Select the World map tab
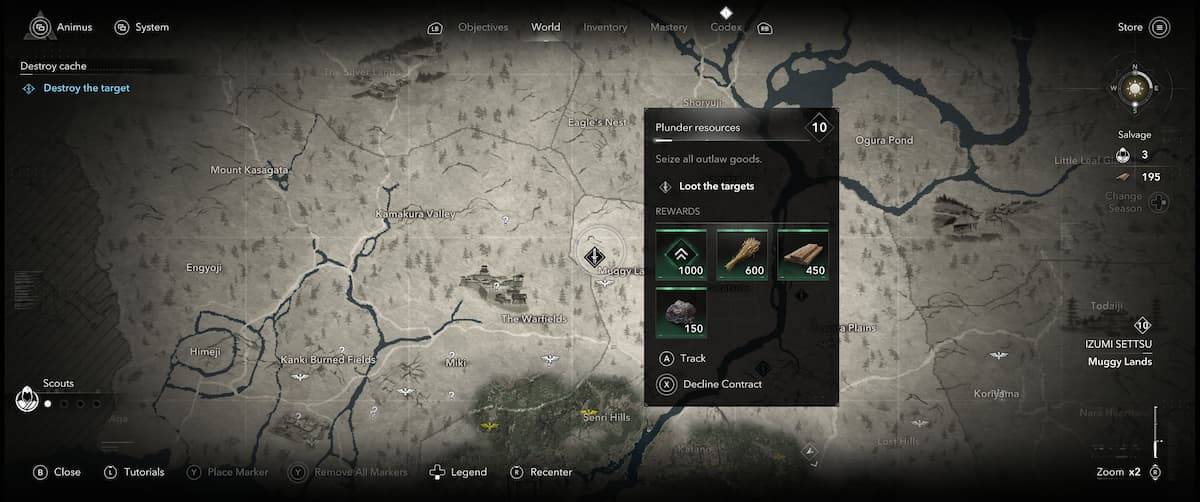1200x502 pixels. (546, 27)
